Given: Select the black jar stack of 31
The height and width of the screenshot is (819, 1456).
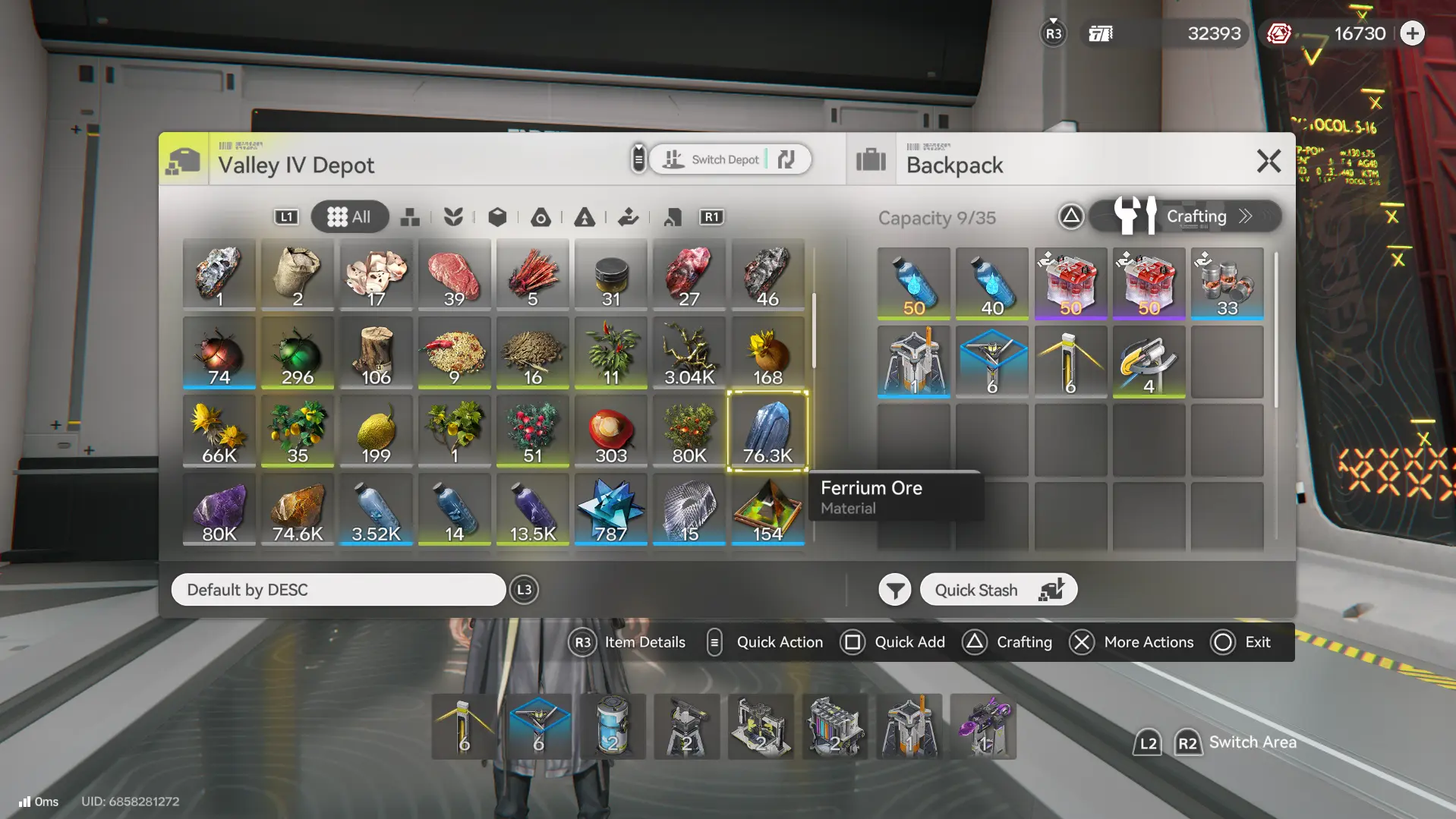Looking at the screenshot, I should pos(610,276).
